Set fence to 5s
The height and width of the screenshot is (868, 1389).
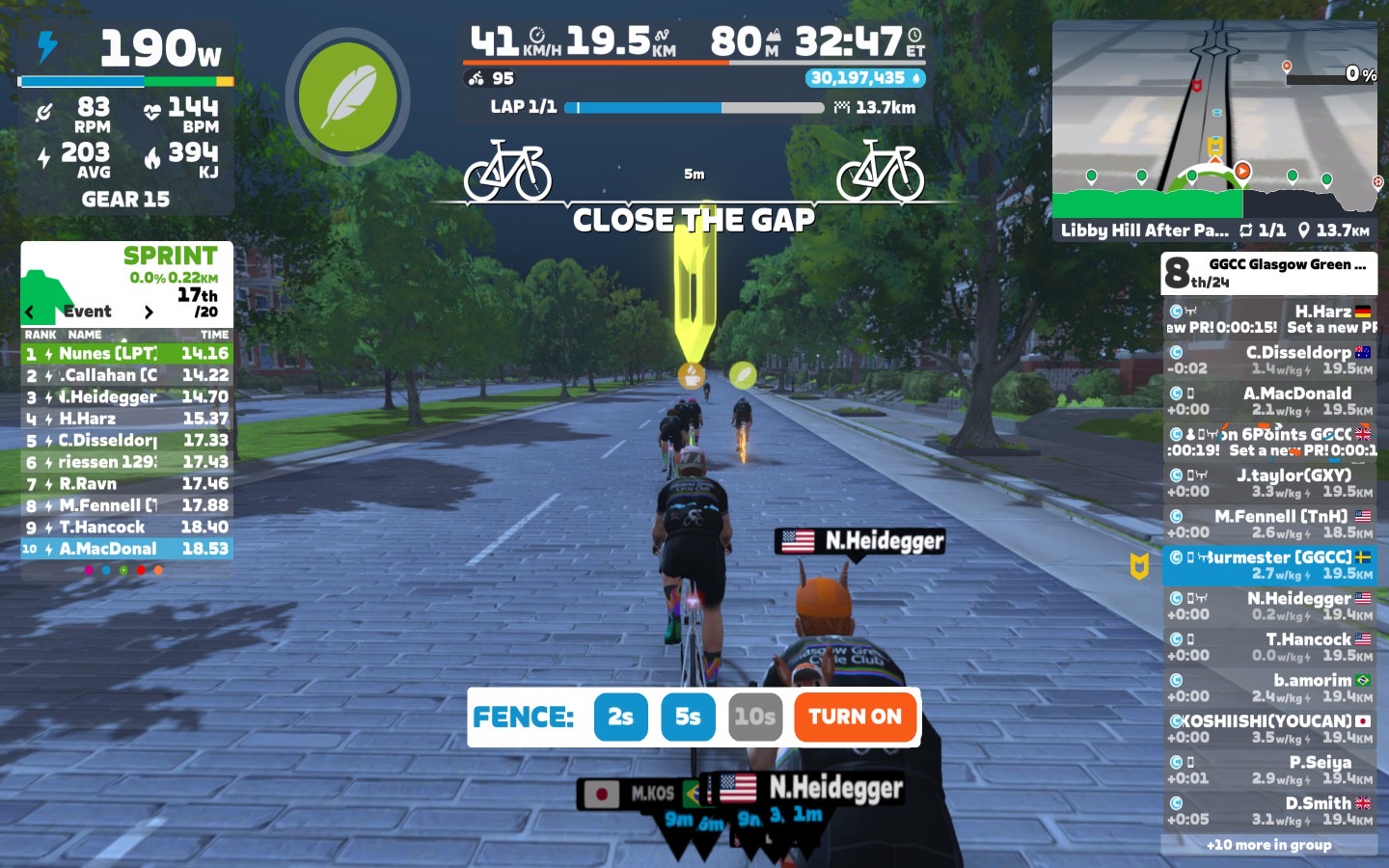(x=688, y=717)
